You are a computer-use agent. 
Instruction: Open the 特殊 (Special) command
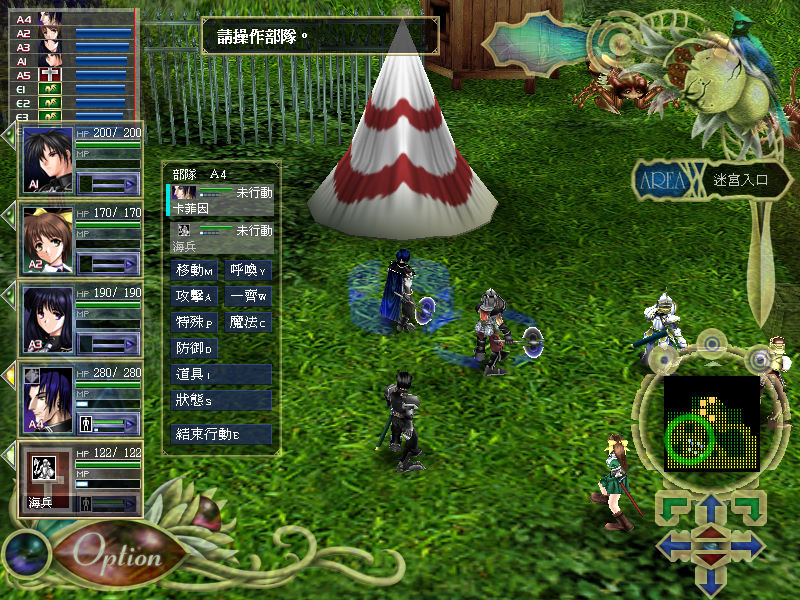(195, 323)
